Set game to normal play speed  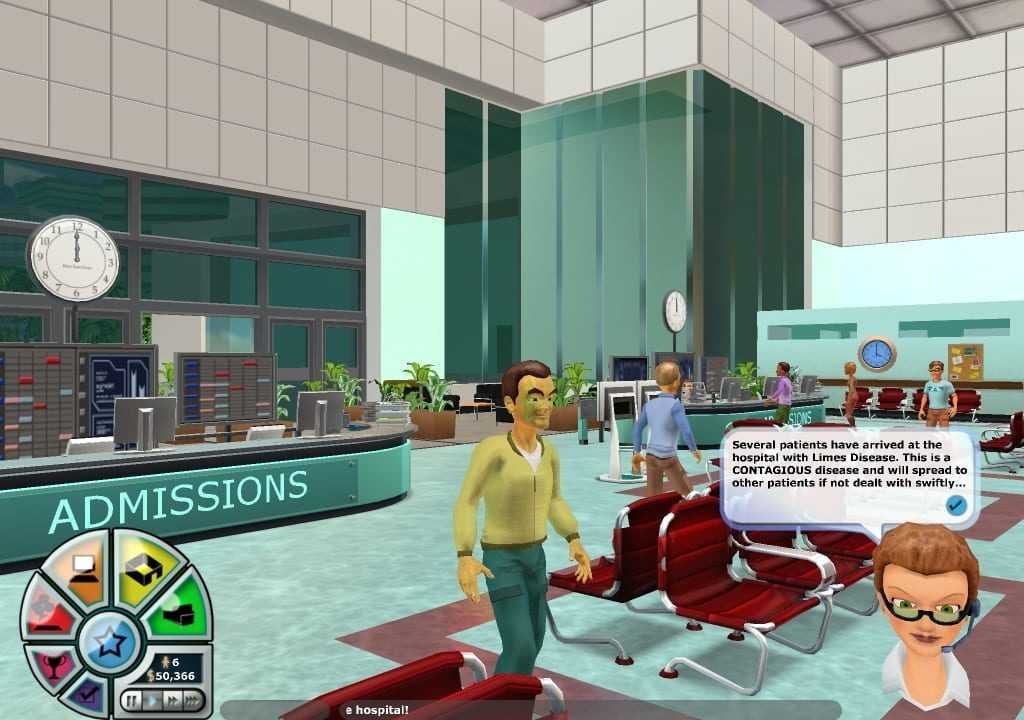click(x=150, y=699)
